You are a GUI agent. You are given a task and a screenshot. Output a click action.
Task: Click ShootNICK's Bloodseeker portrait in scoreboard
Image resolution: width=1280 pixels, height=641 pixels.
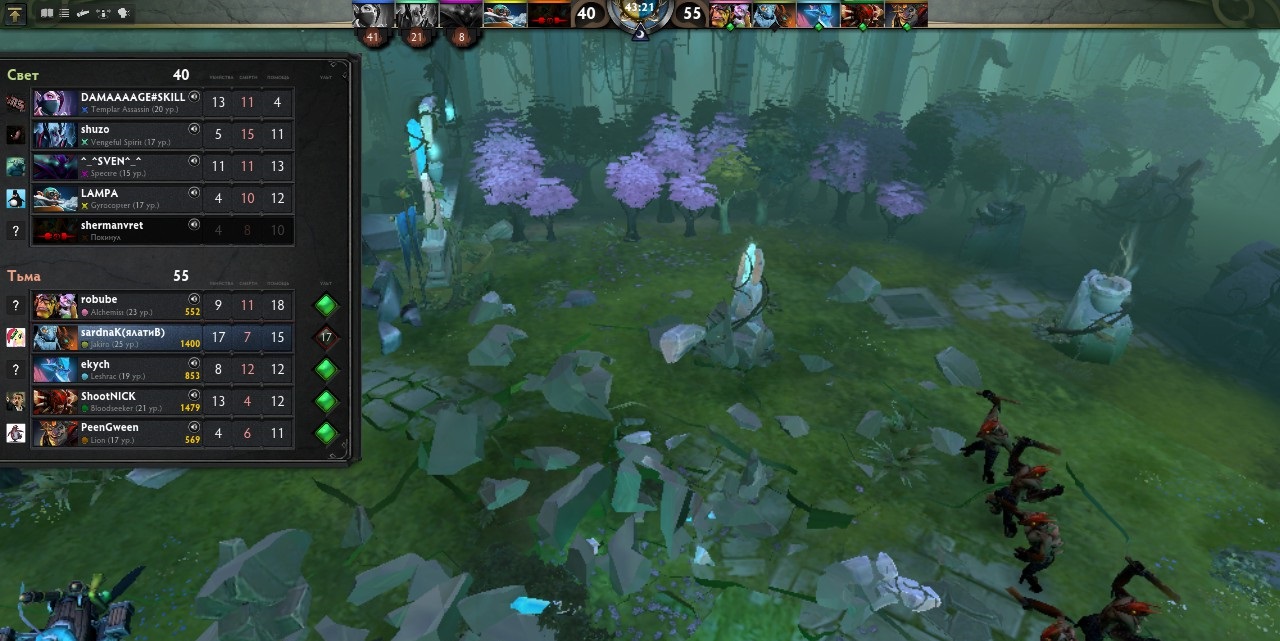coord(55,401)
